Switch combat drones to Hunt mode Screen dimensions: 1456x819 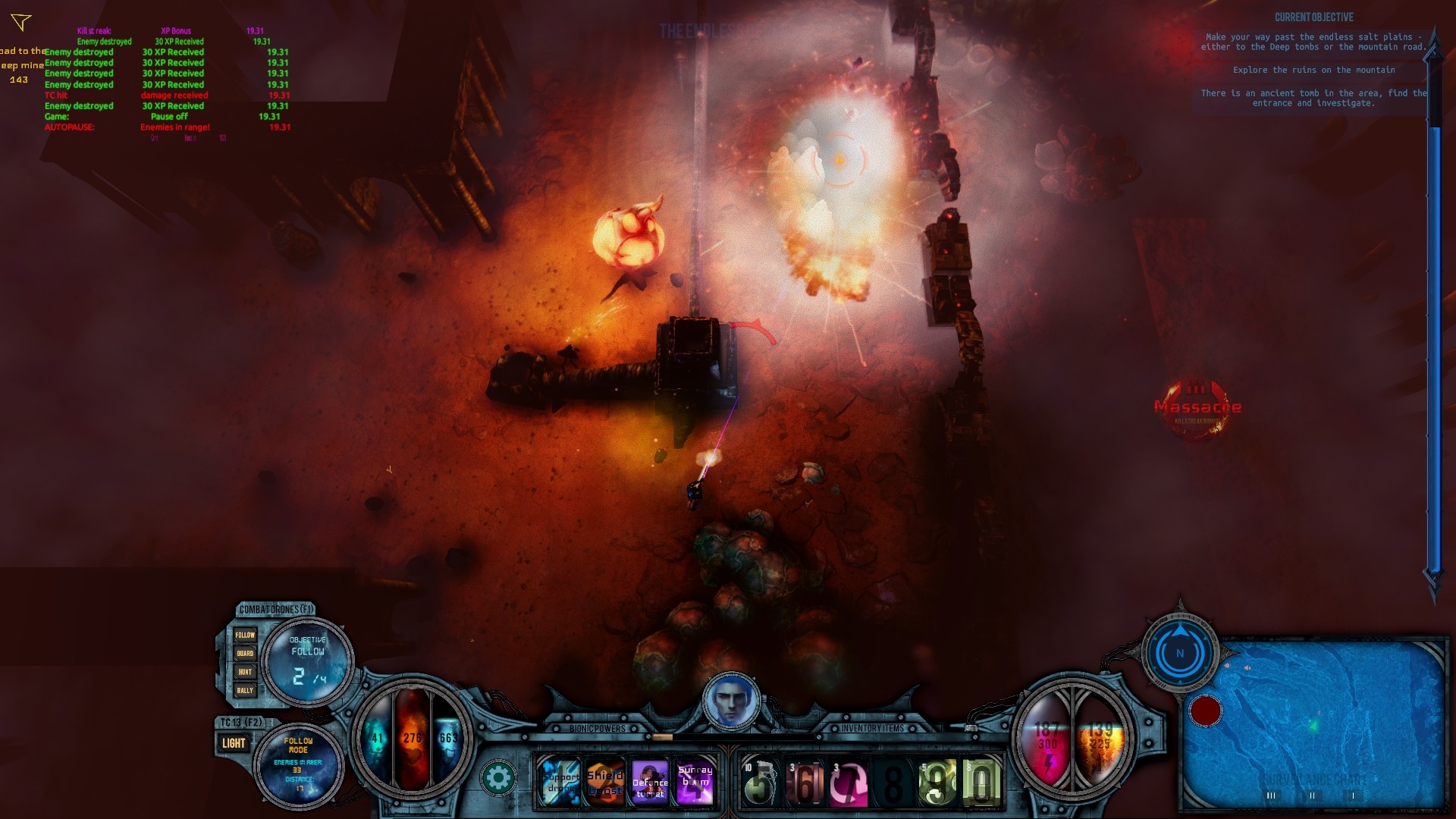[246, 671]
